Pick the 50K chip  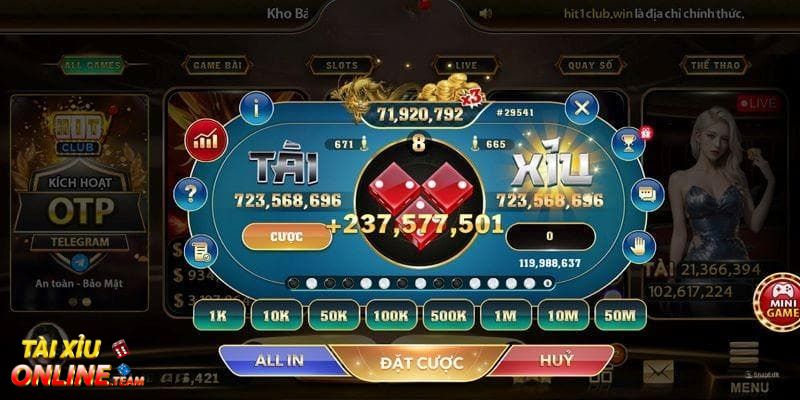(x=334, y=315)
